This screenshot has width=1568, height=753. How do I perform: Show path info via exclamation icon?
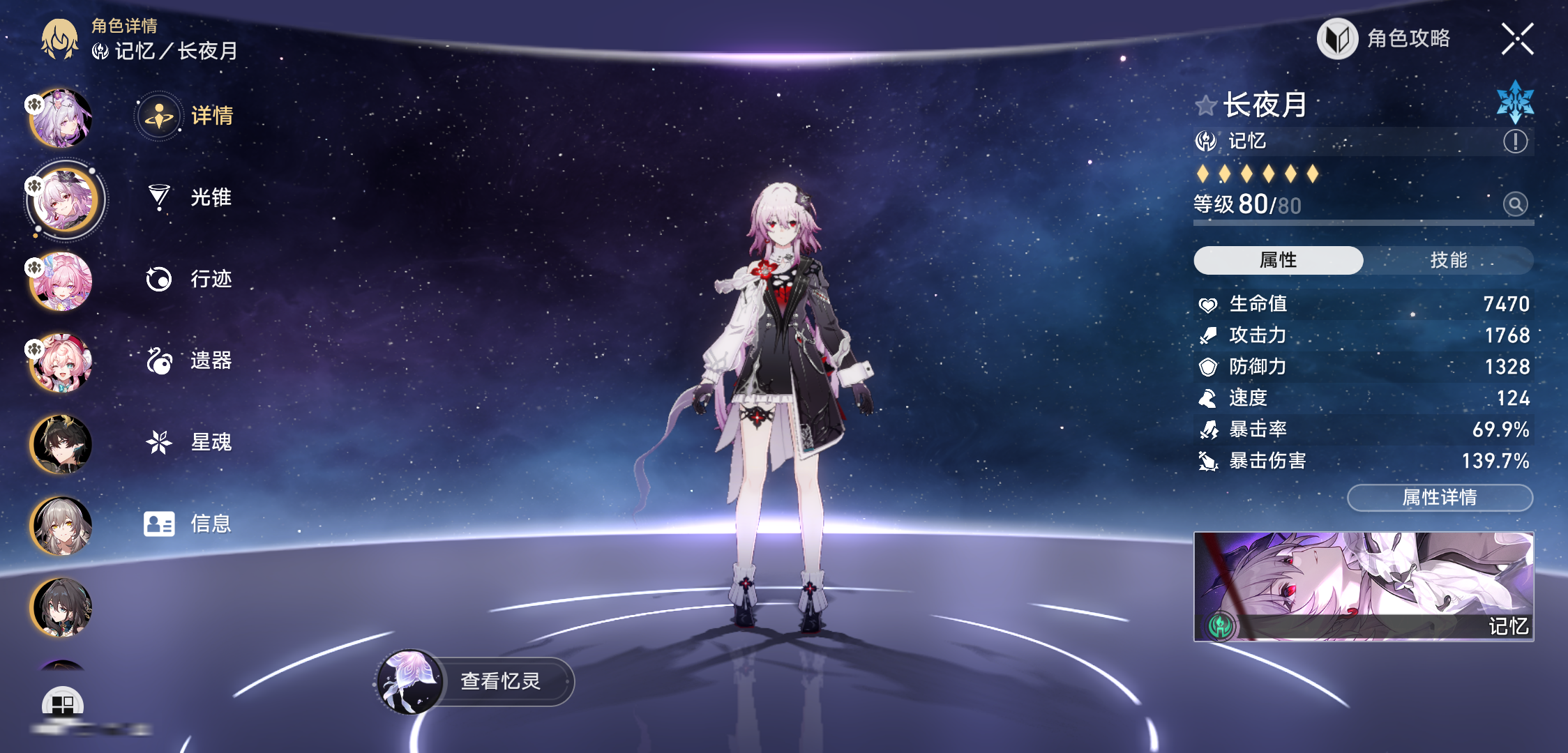click(1515, 142)
